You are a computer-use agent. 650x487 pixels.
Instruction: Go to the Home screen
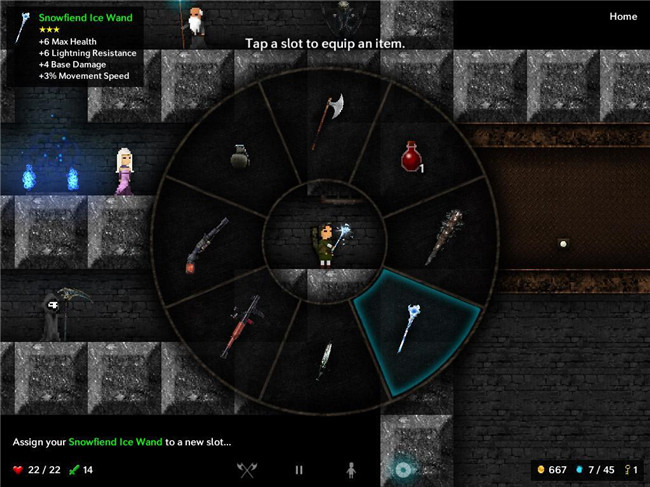(622, 17)
